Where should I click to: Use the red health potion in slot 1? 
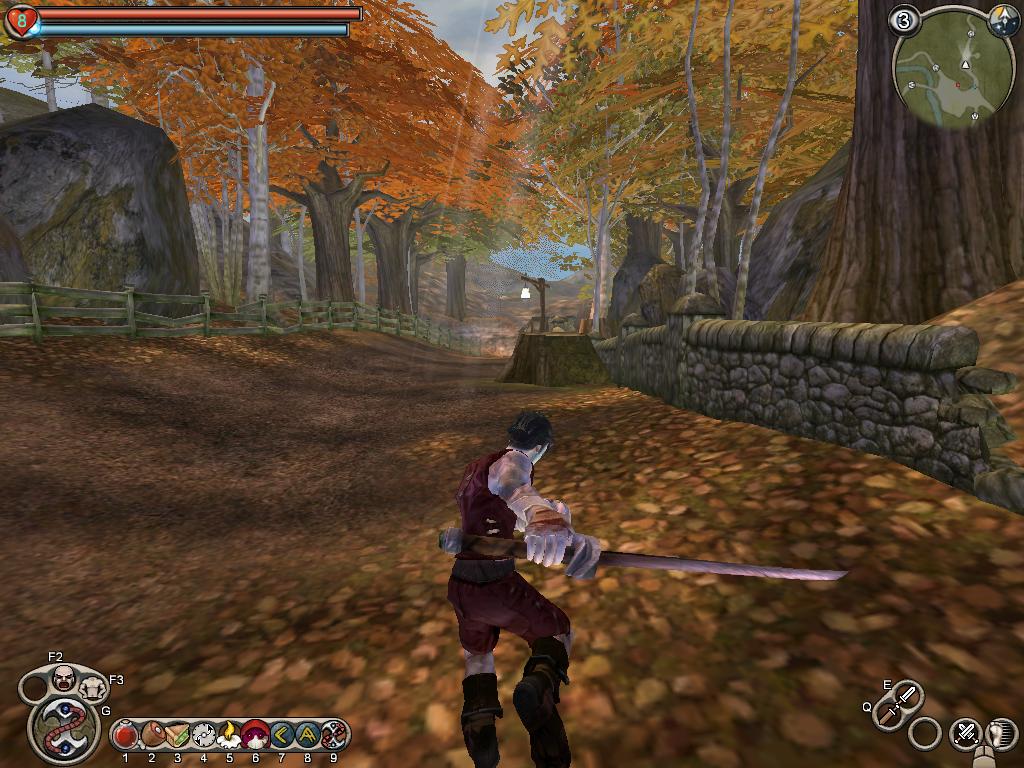coord(126,736)
